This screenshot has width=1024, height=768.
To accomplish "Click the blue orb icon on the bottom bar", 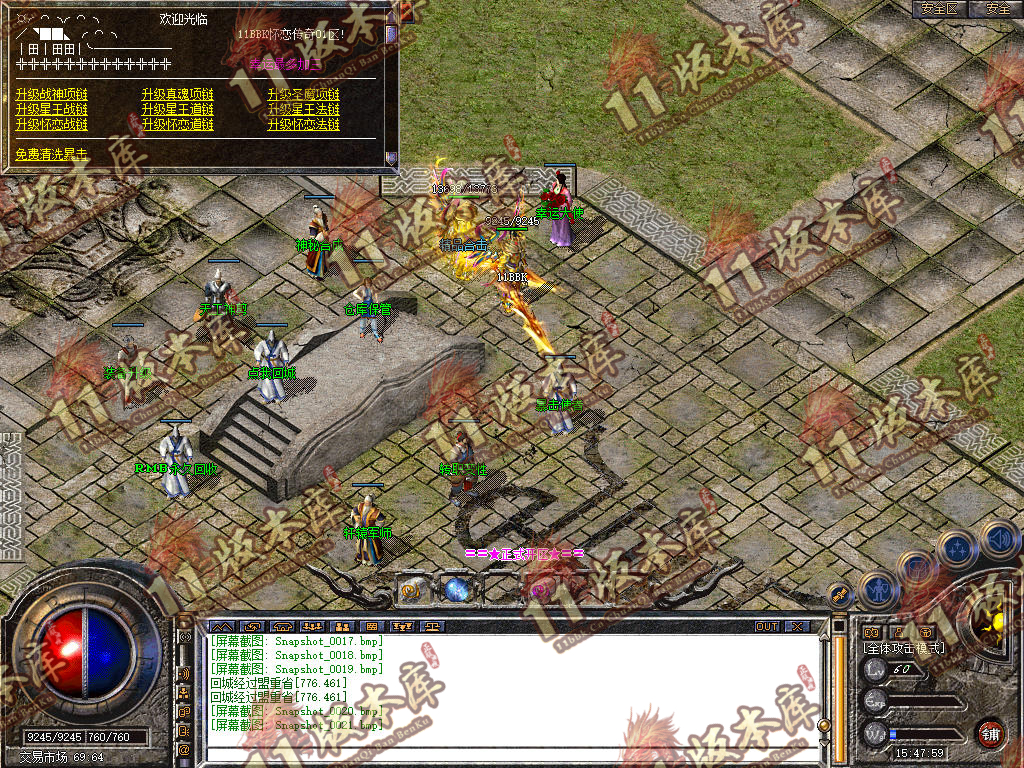I will click(458, 590).
